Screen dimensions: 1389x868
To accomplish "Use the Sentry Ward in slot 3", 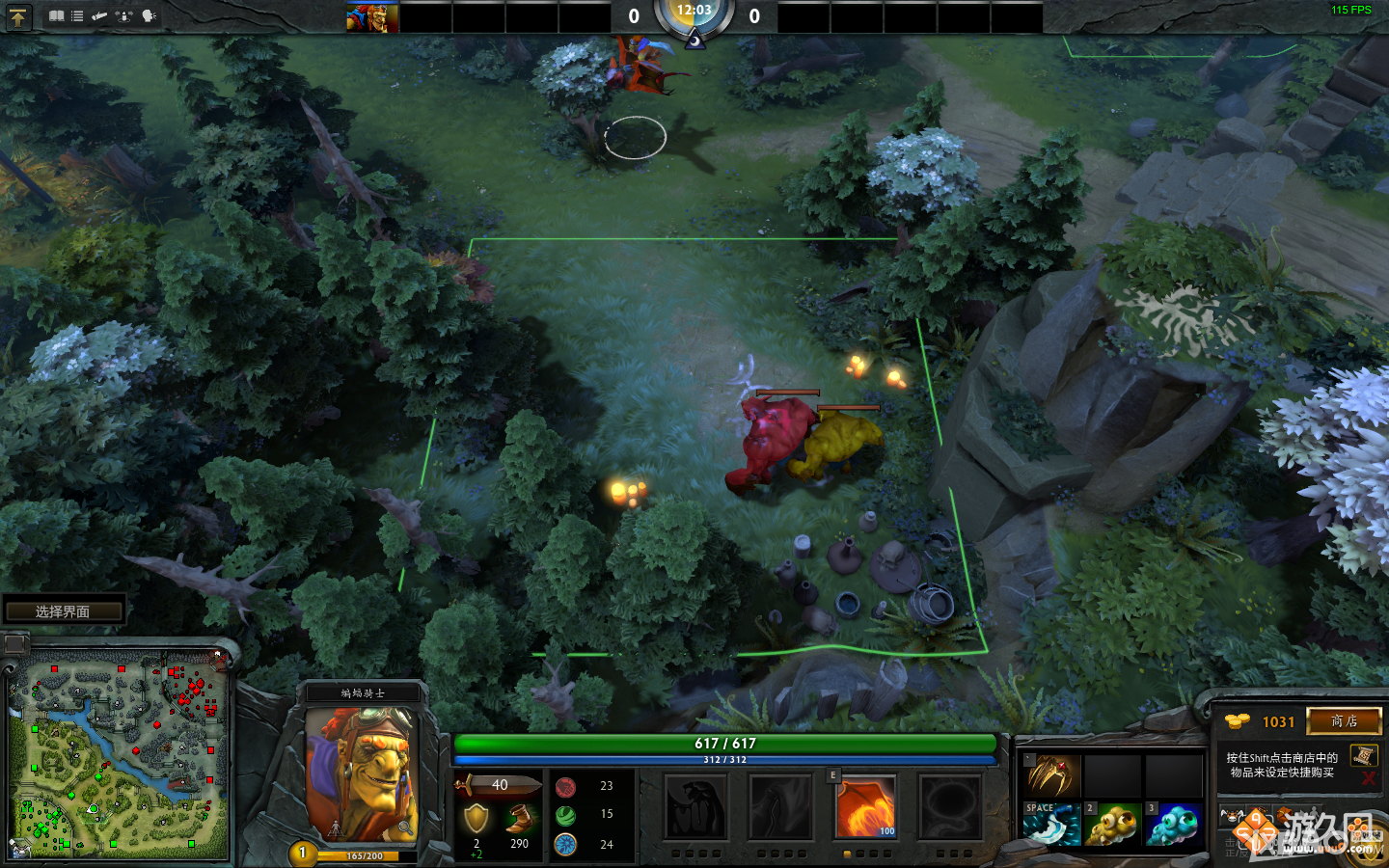I will point(1175,823).
